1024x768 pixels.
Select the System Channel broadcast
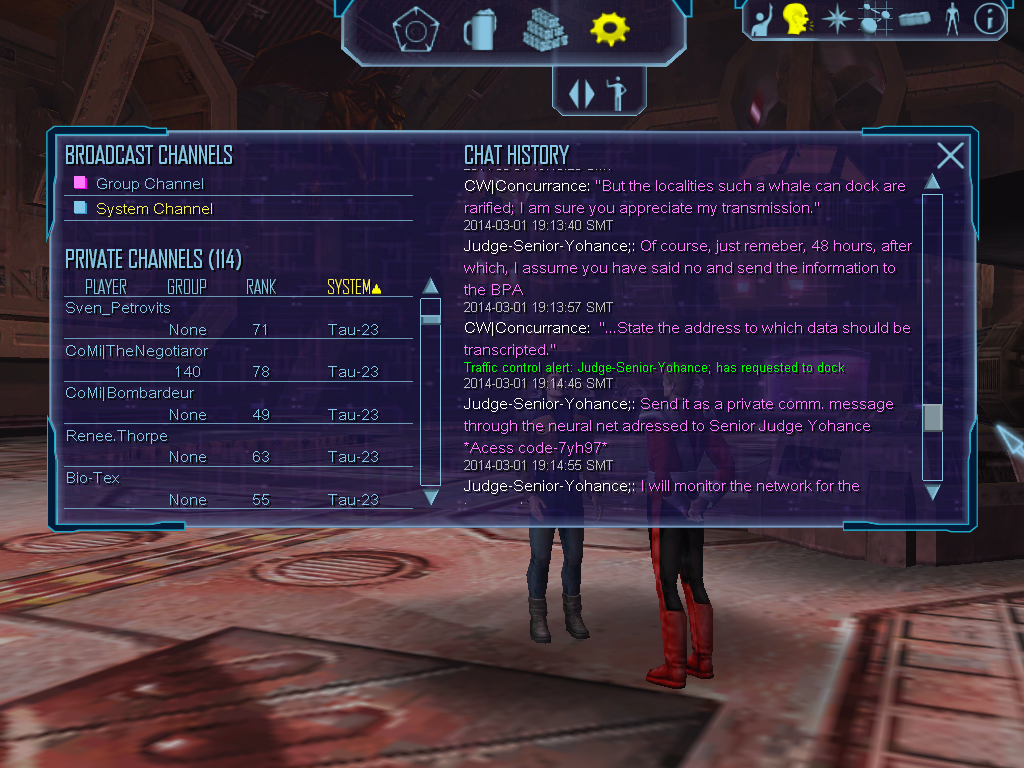point(154,209)
